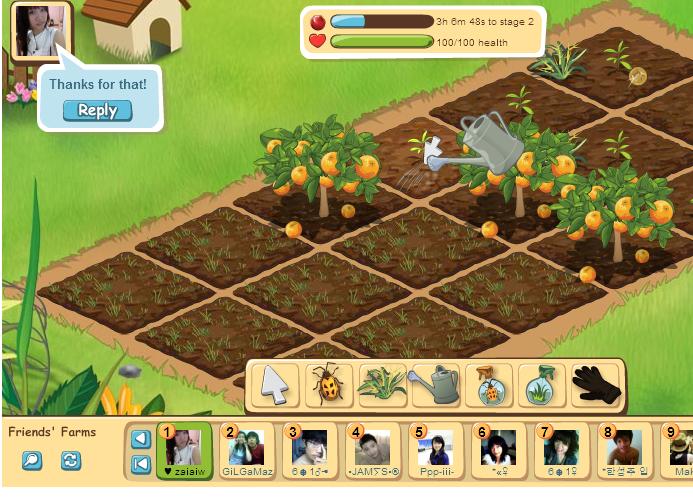Select the friend ranked number 8
This screenshot has height=501, width=693.
point(623,451)
